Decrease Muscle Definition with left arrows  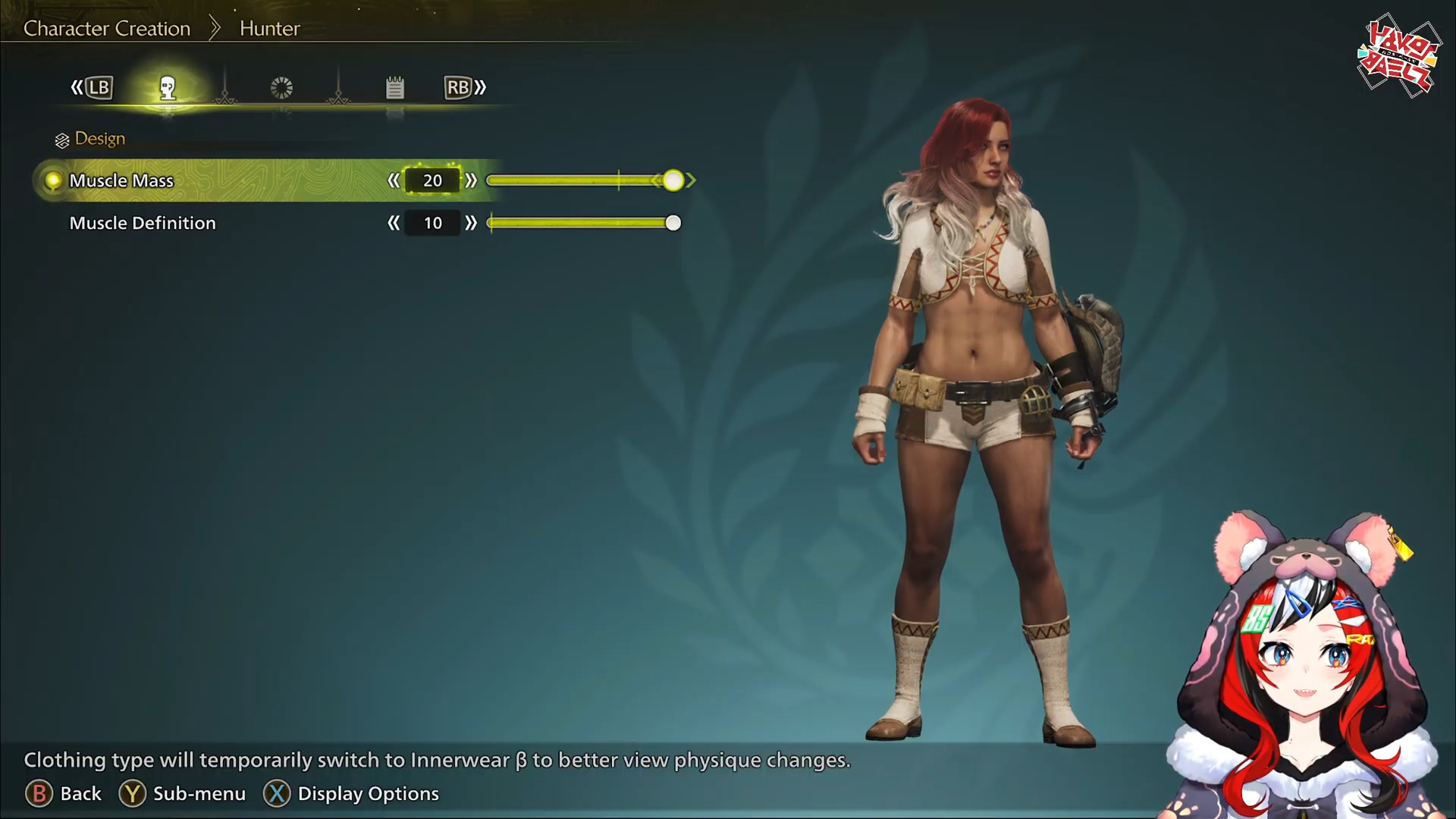coord(393,223)
